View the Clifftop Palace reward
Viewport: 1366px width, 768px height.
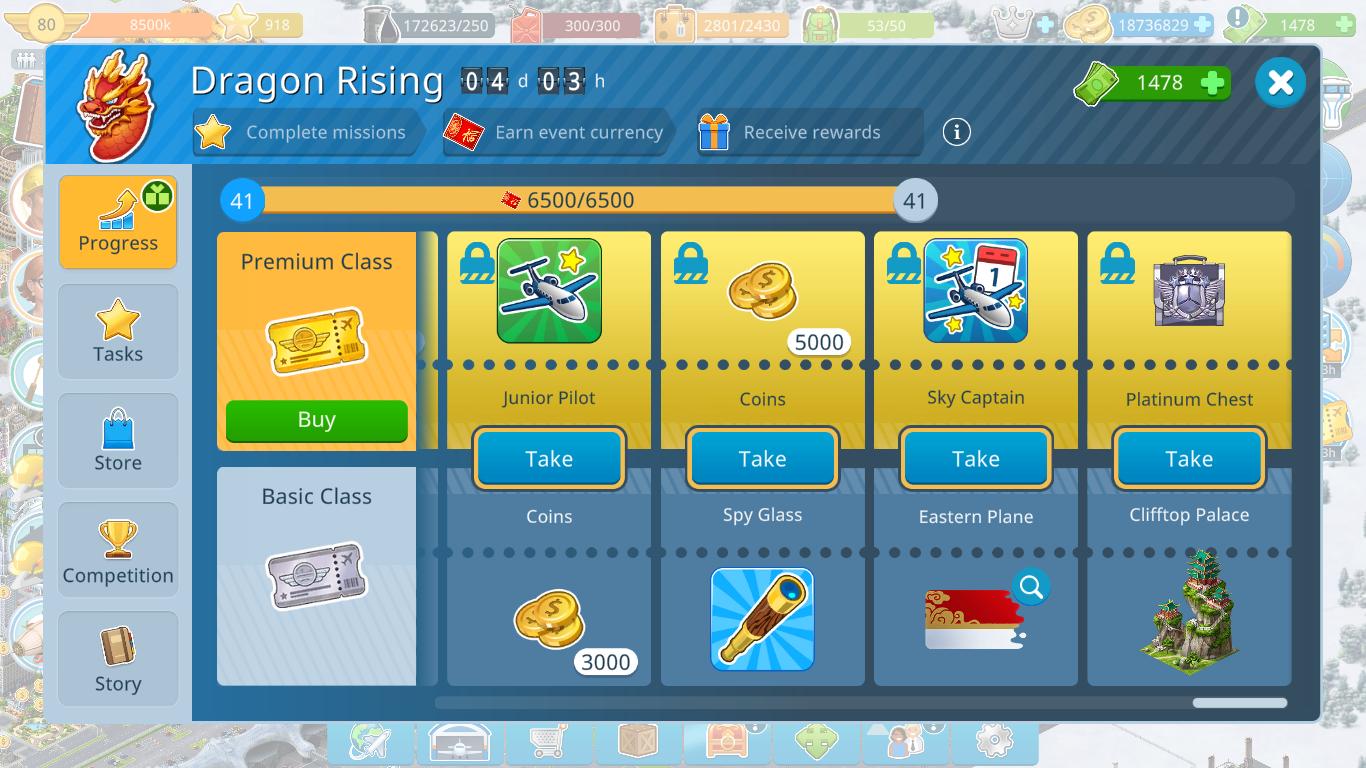point(1188,610)
